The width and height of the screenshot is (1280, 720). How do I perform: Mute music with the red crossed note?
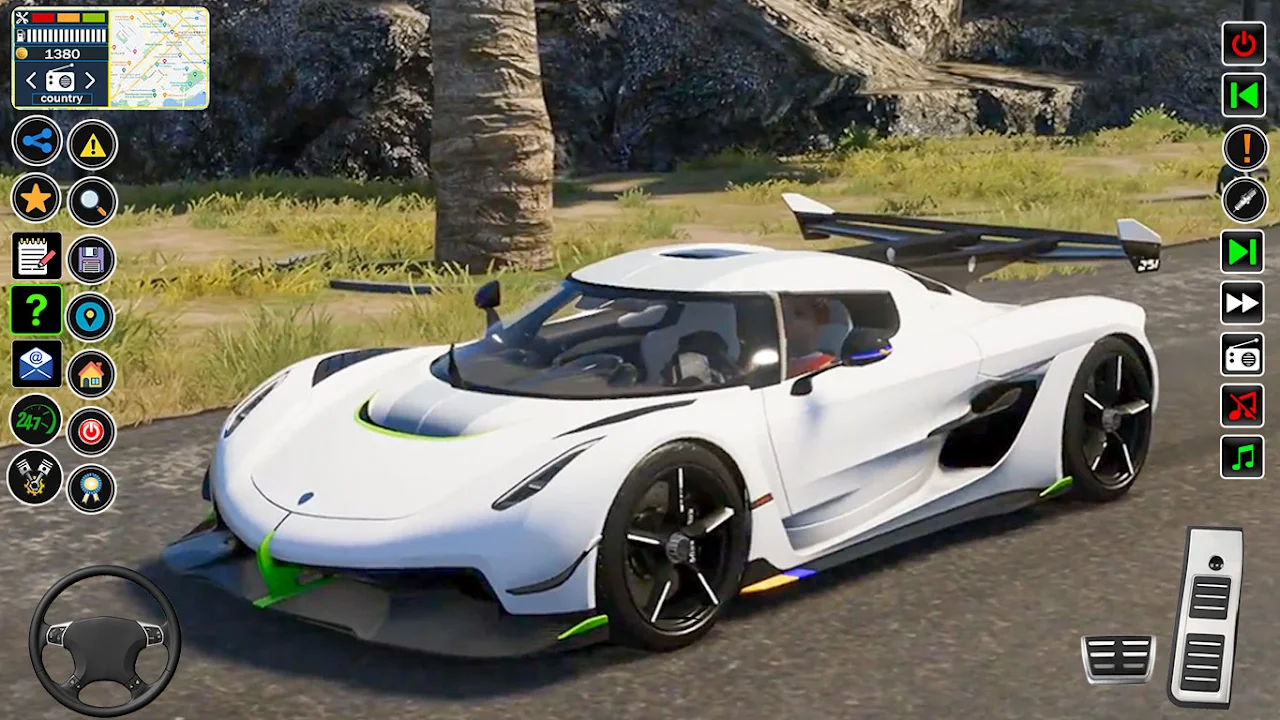click(x=1242, y=406)
